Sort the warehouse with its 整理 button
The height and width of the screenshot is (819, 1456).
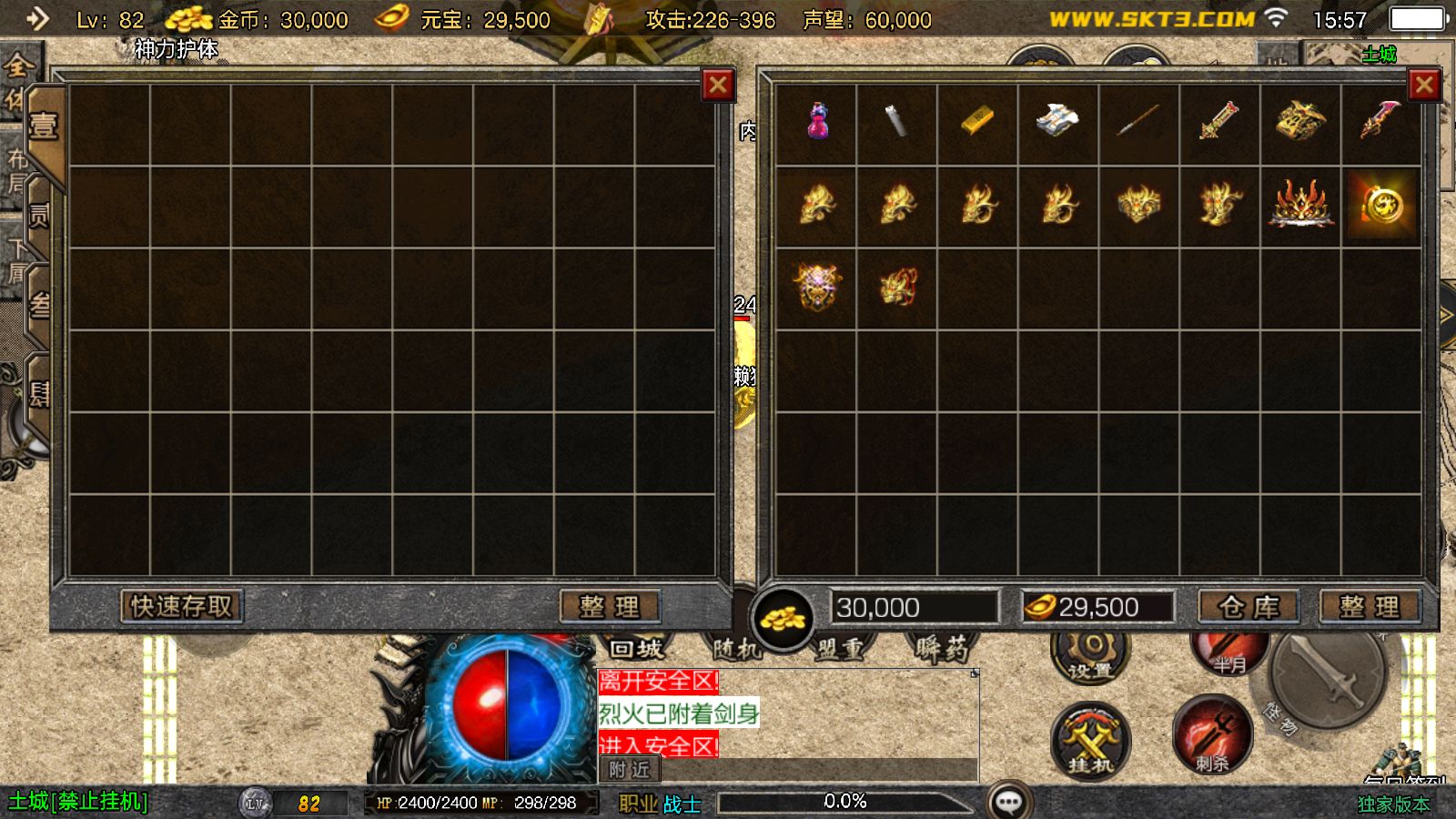[610, 606]
